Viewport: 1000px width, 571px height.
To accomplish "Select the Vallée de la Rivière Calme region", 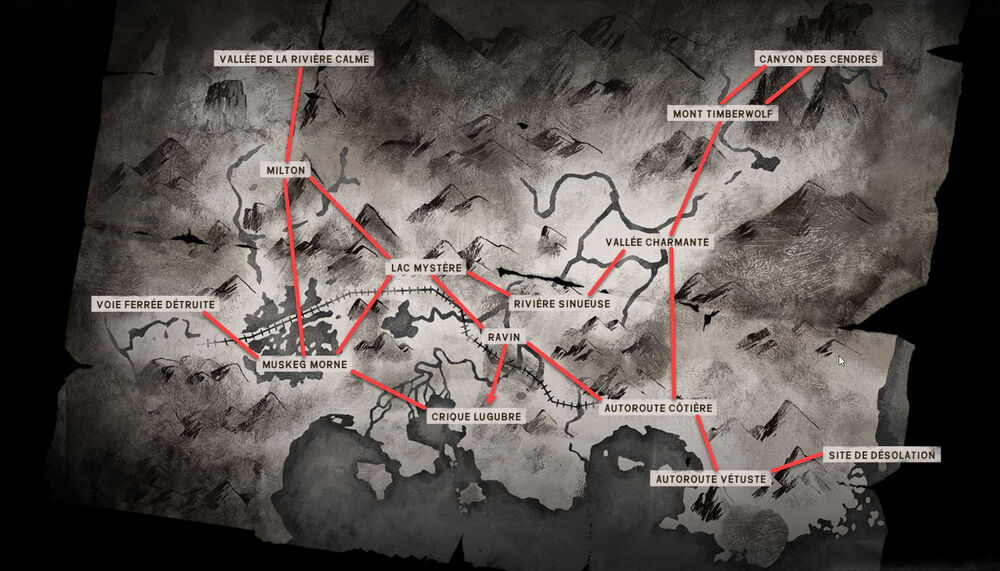I will [x=294, y=59].
